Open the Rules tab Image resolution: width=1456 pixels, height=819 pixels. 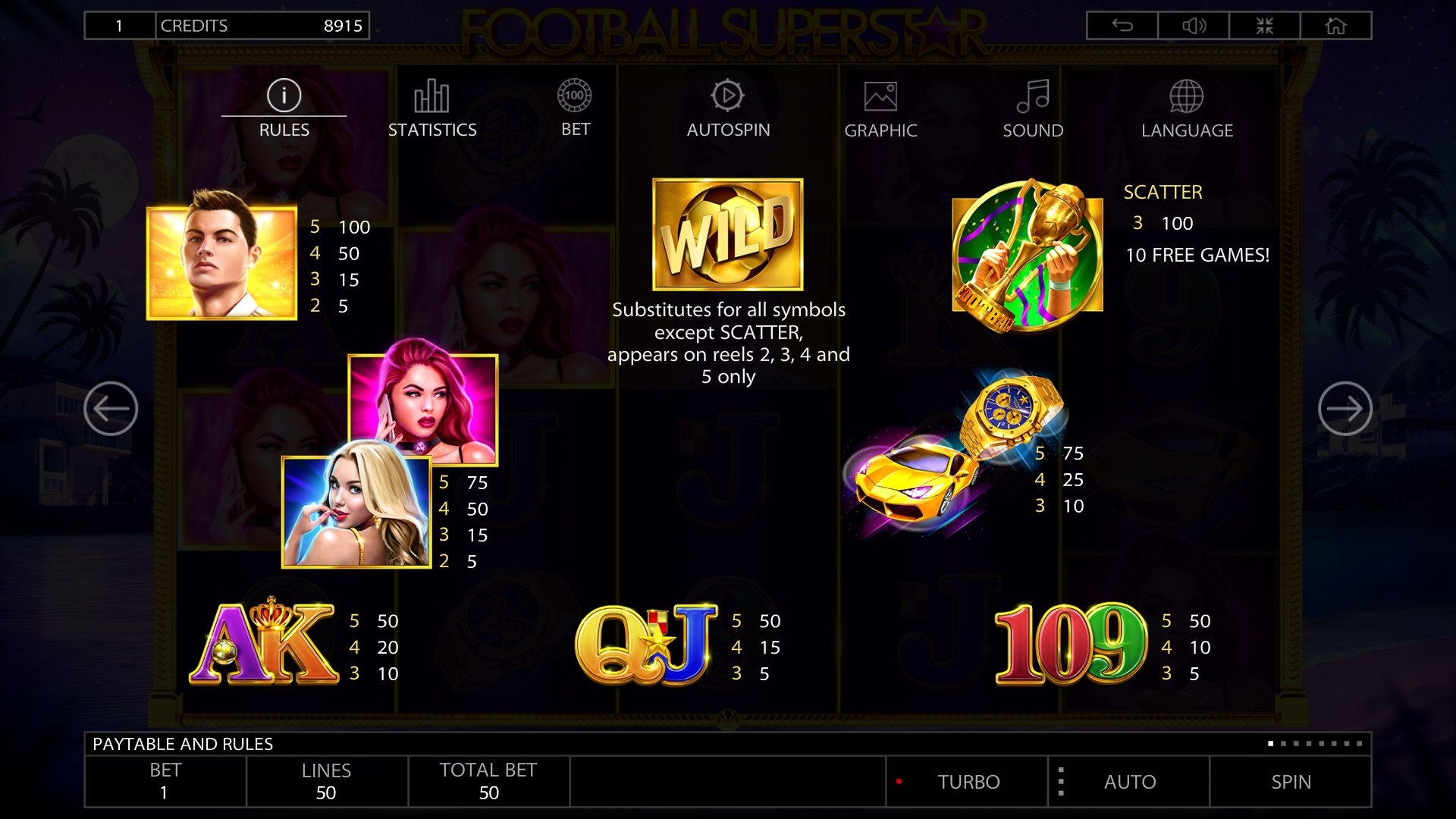coord(284,109)
